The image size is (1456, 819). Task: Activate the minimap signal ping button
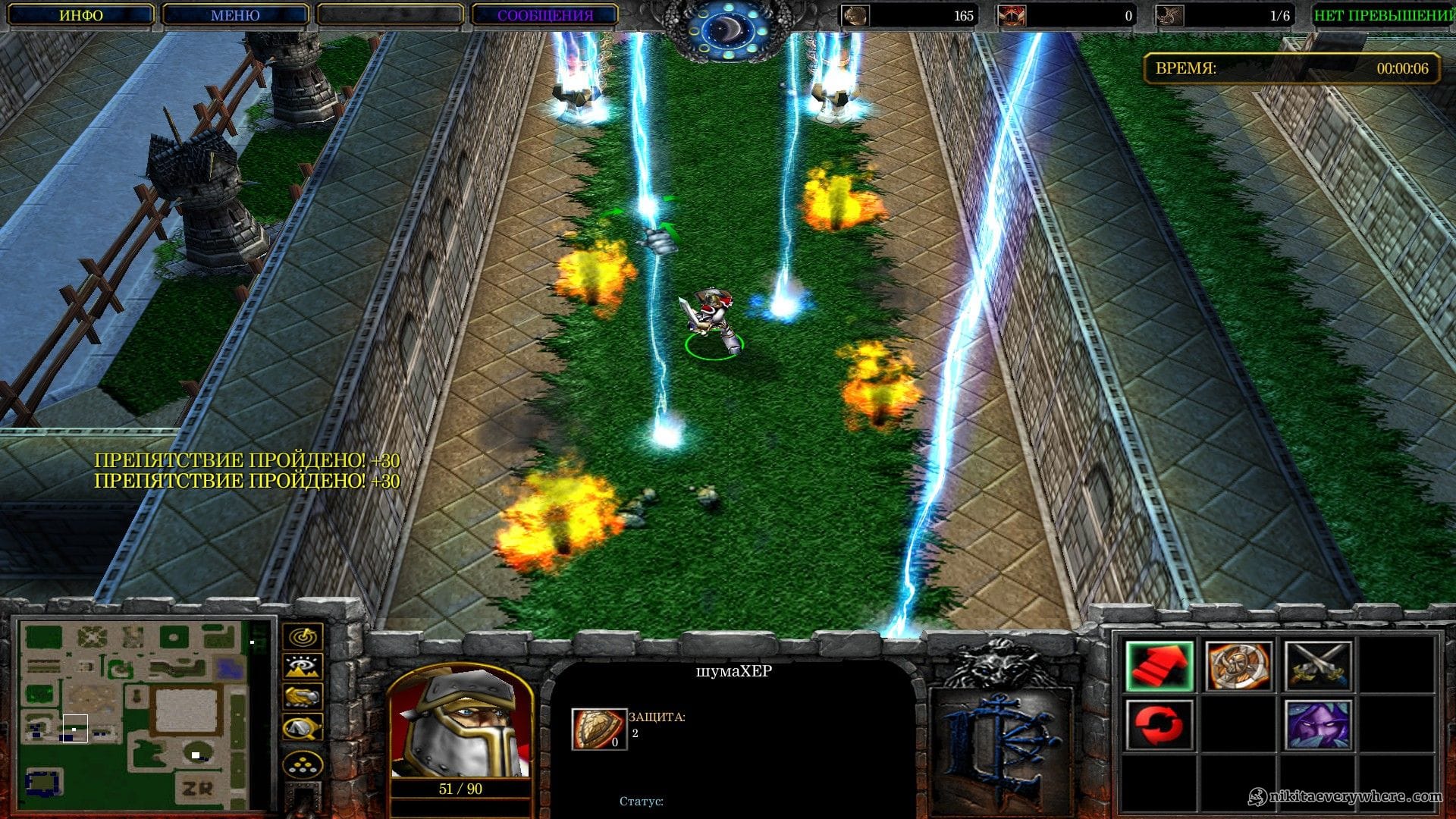(x=303, y=636)
